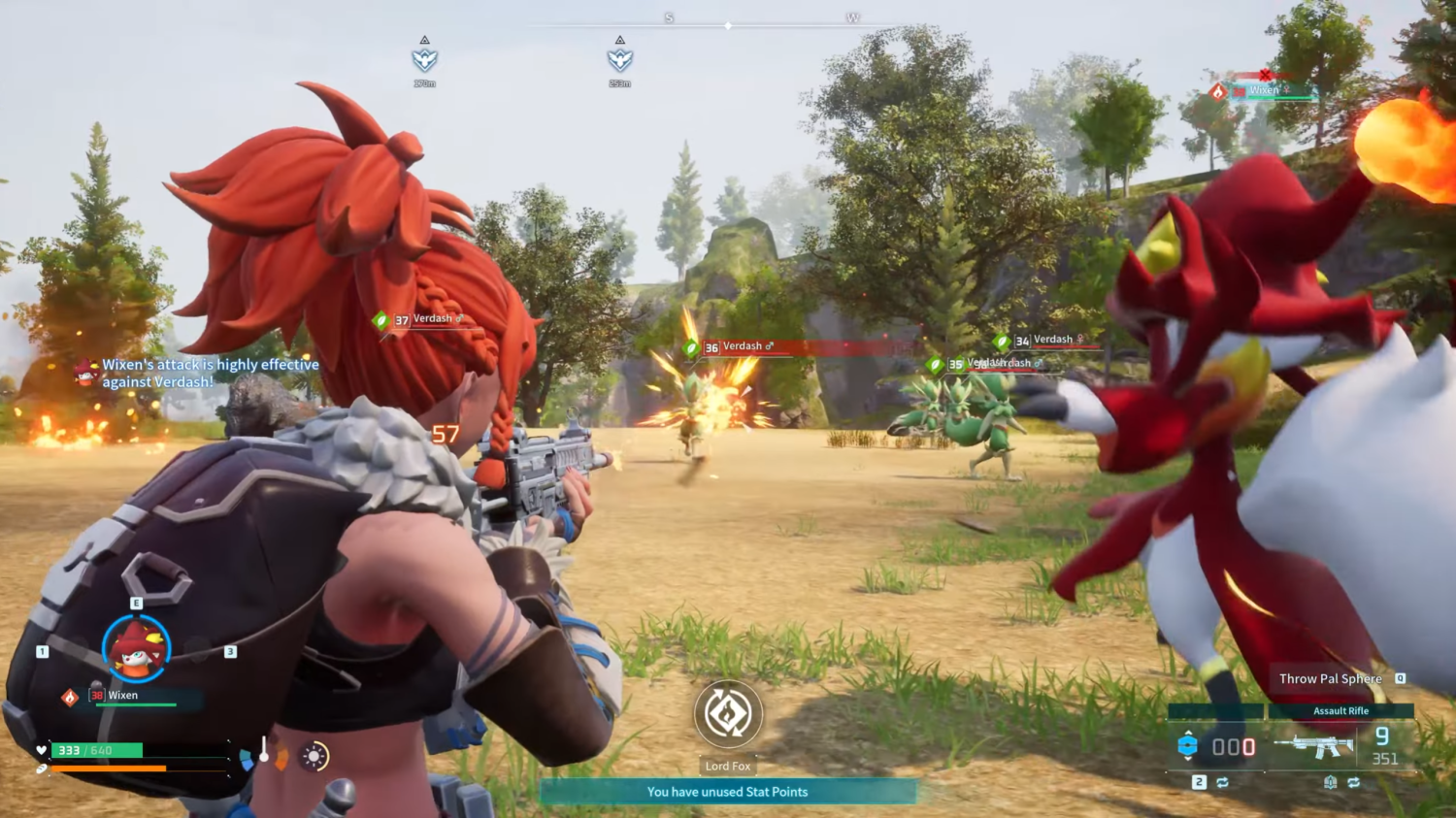The height and width of the screenshot is (818, 1456).
Task: Select the Wixen pal portrait
Action: point(137,648)
